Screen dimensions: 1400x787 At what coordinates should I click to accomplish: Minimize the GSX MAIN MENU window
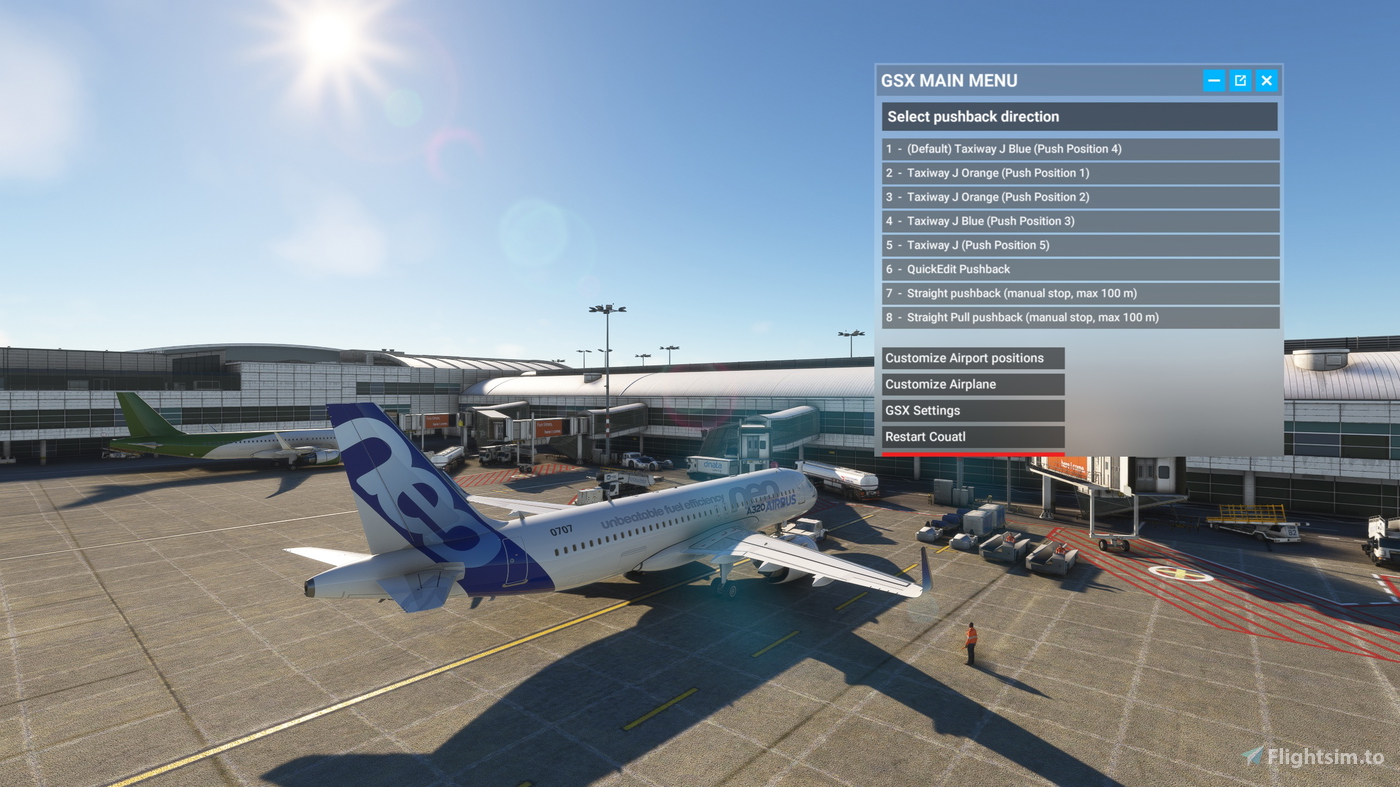(x=1213, y=79)
